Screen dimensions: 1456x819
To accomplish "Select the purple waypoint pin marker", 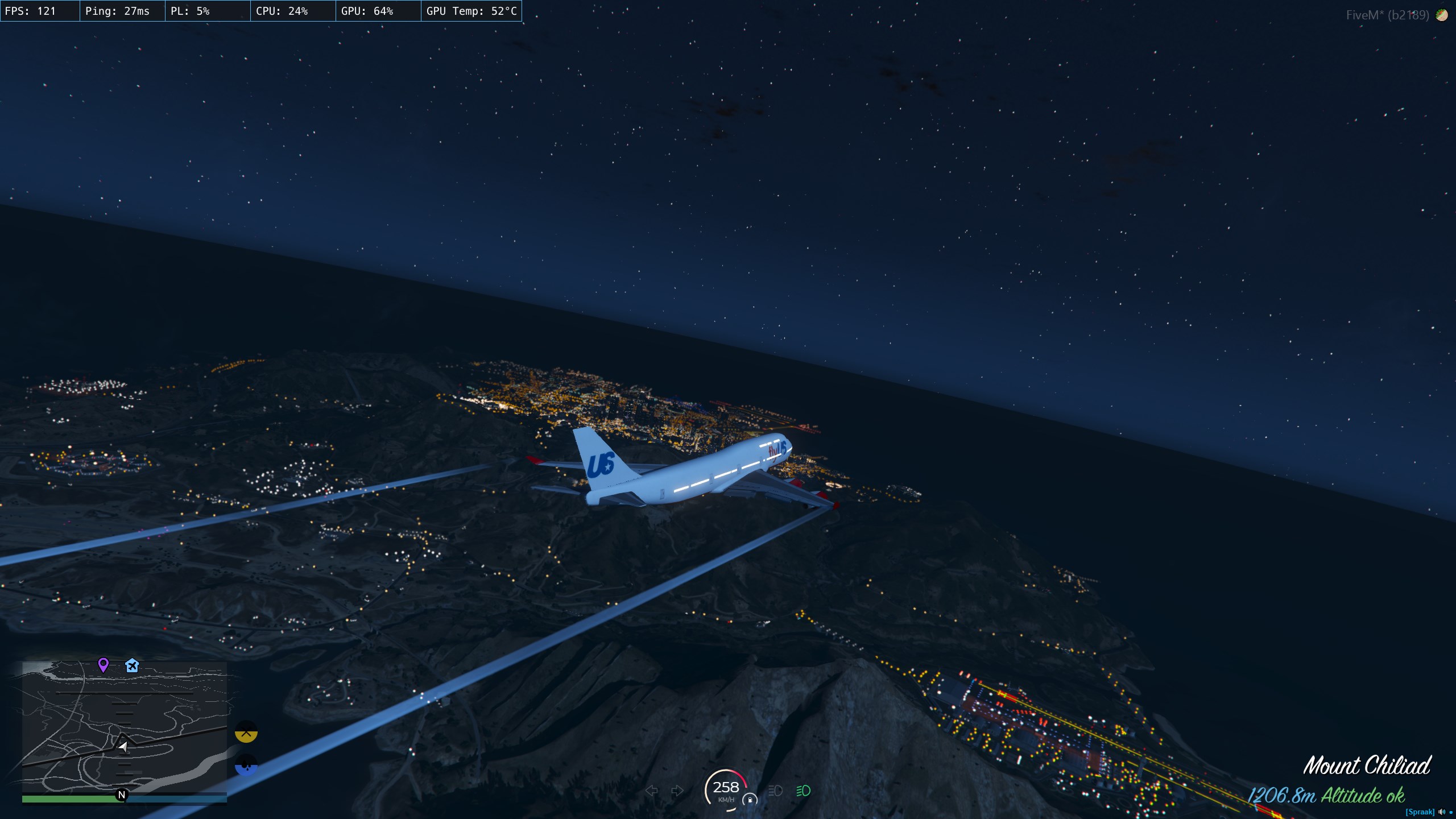I will (x=103, y=664).
